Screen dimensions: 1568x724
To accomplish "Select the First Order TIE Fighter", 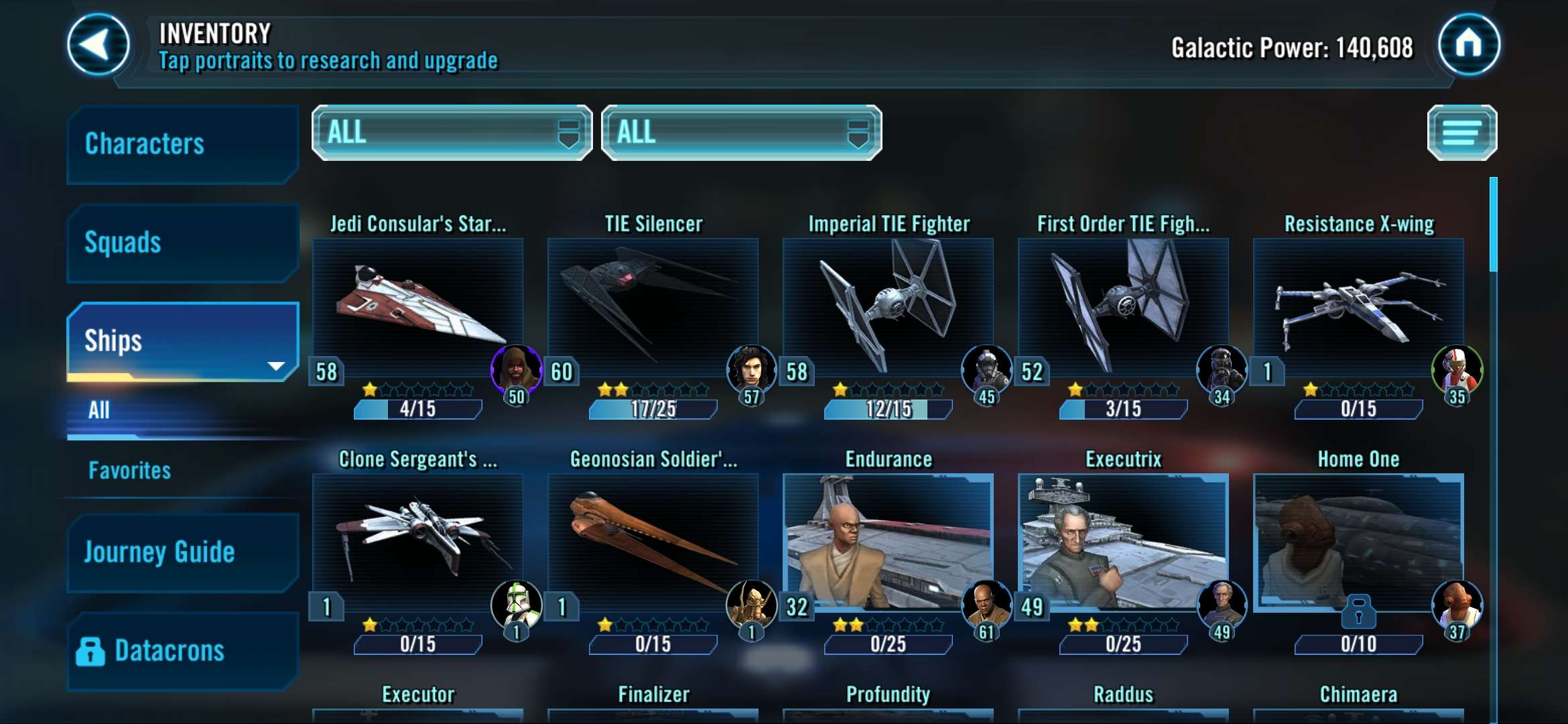I will 1123,306.
